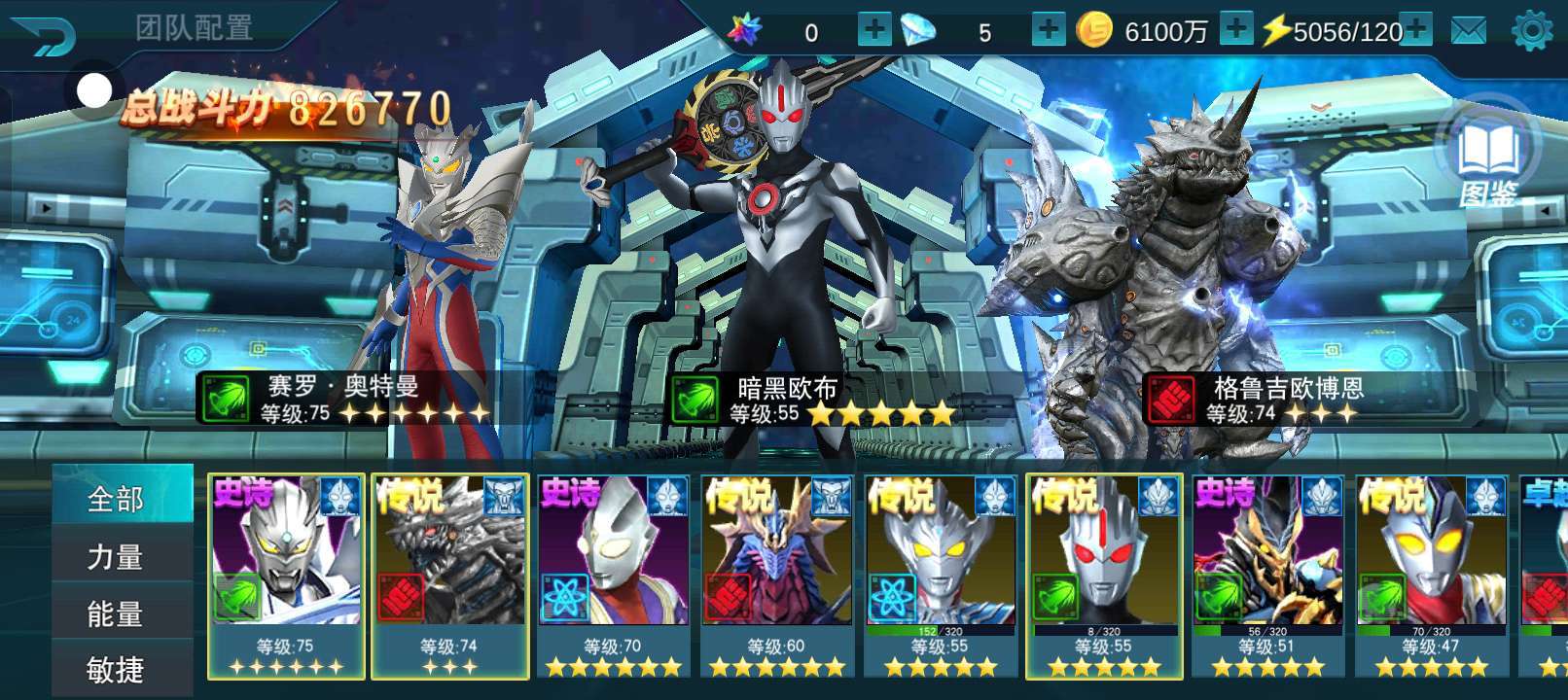Choose the level 47 legendary hero card
Screen dimensions: 1568x700
point(1431,574)
